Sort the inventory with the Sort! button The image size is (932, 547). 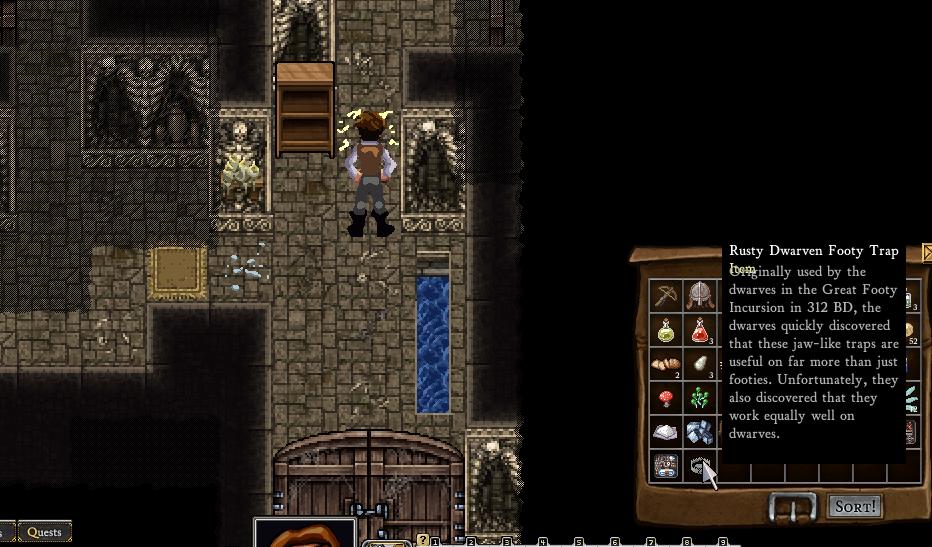coord(855,507)
